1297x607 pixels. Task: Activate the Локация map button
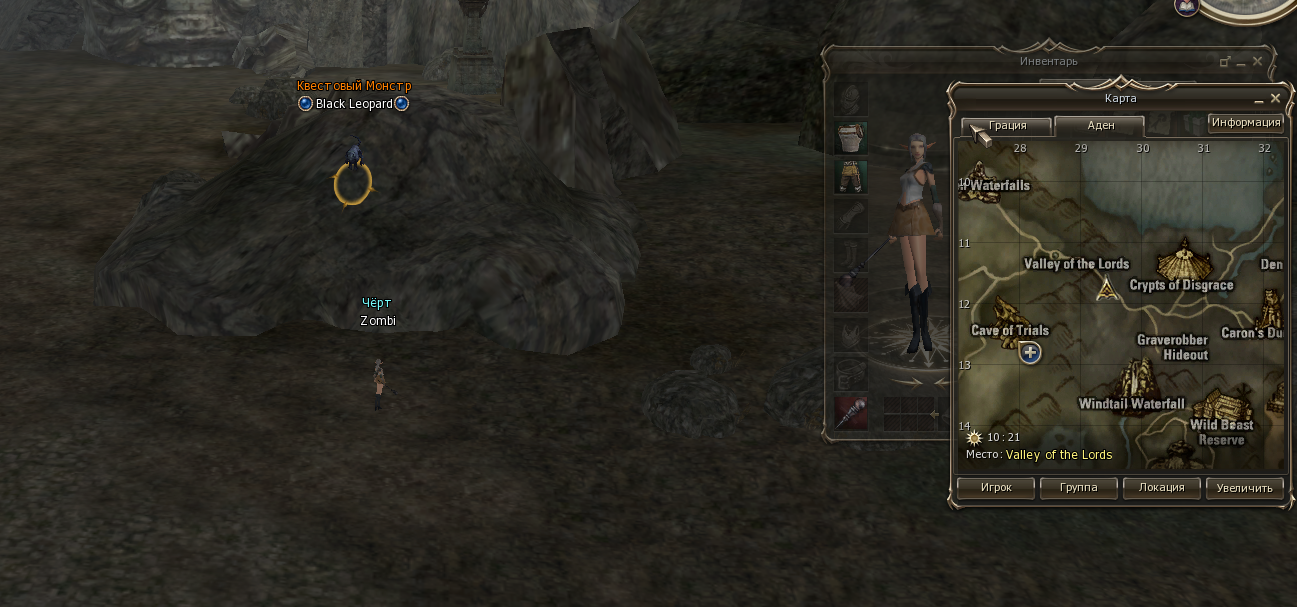coord(1160,488)
